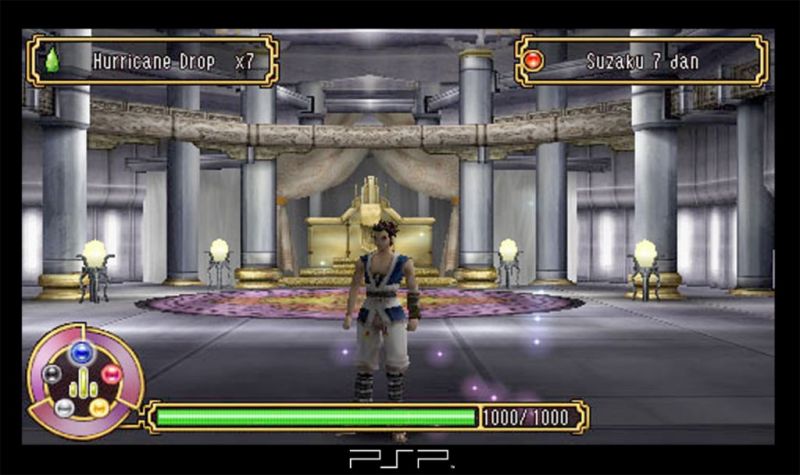
Task: Select the Hurricane Drop item slot
Action: click(x=152, y=61)
